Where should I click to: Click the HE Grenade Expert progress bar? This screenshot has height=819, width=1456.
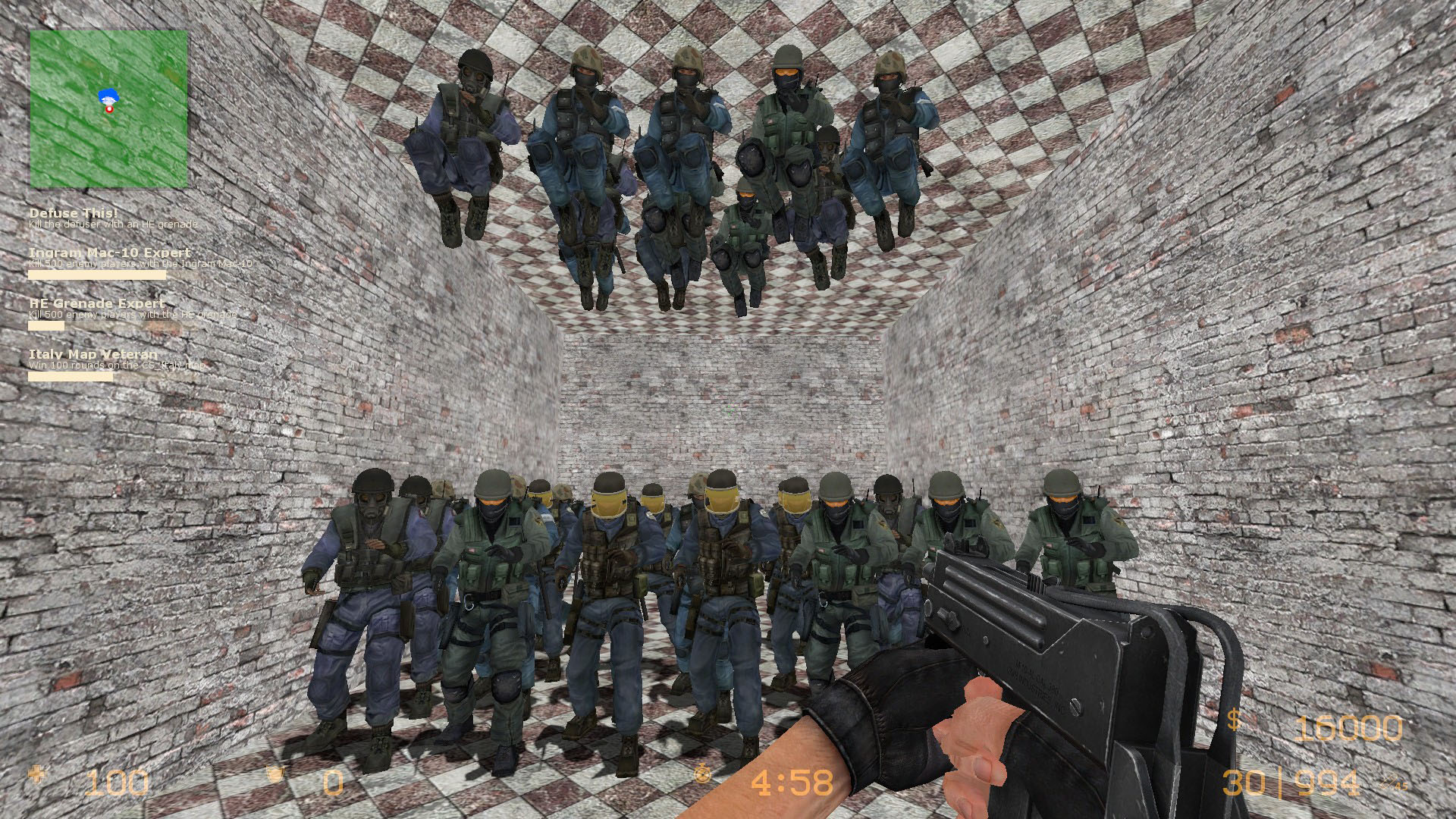[x=45, y=325]
